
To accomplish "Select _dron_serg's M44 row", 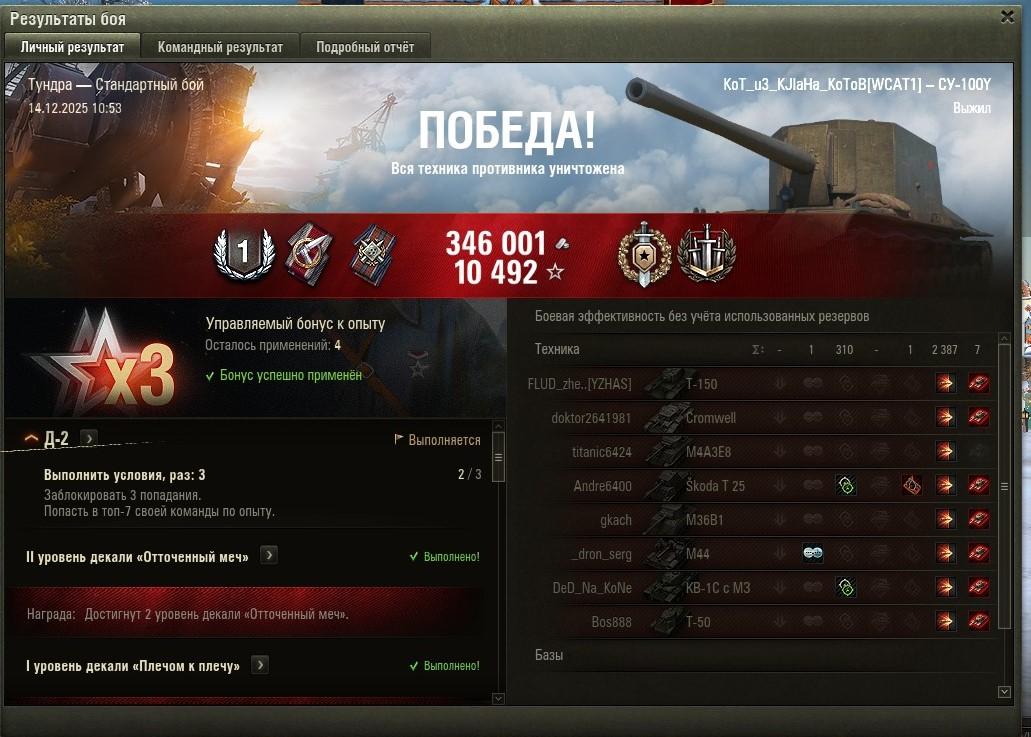I will point(700,554).
